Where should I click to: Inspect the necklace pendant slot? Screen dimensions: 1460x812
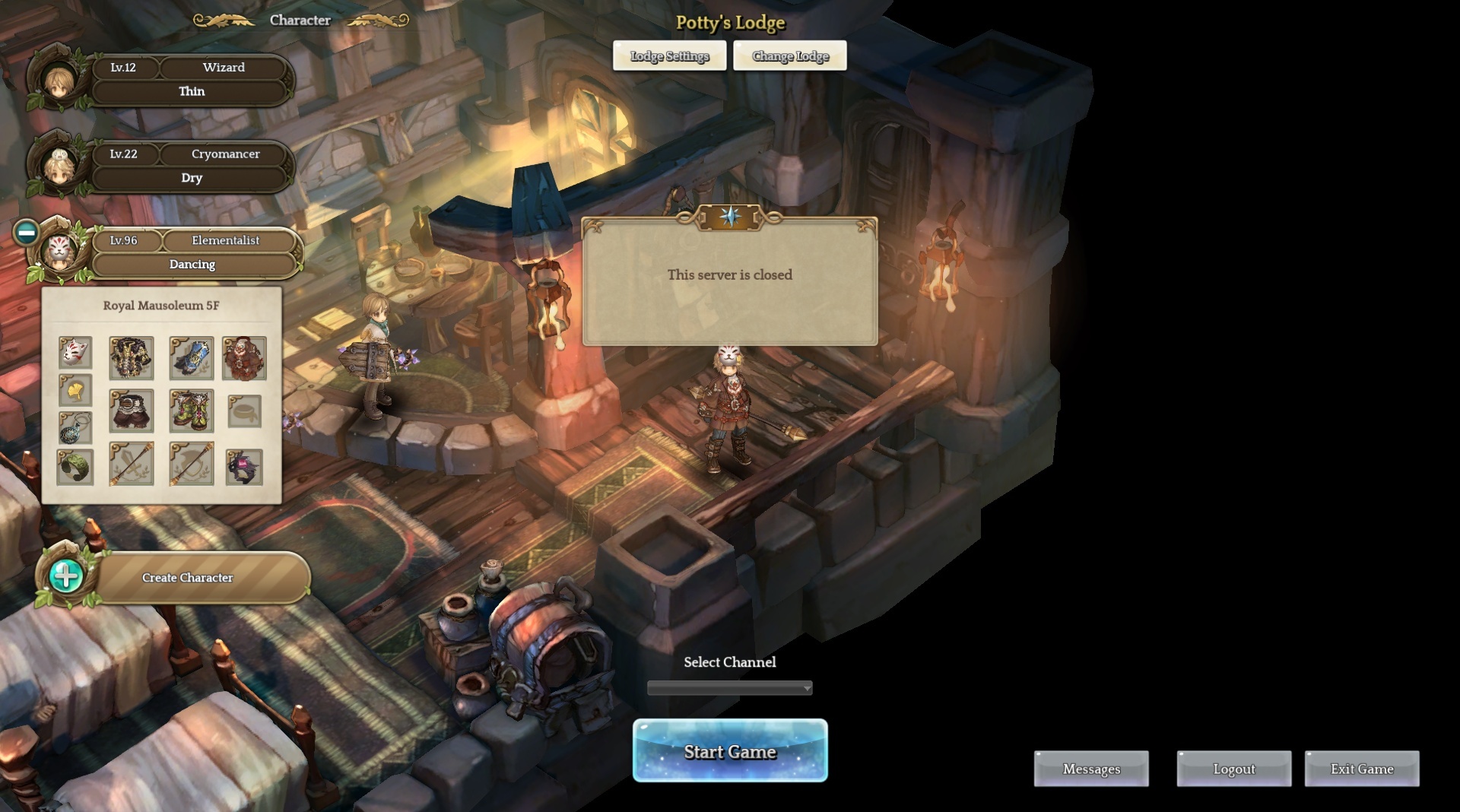[75, 428]
